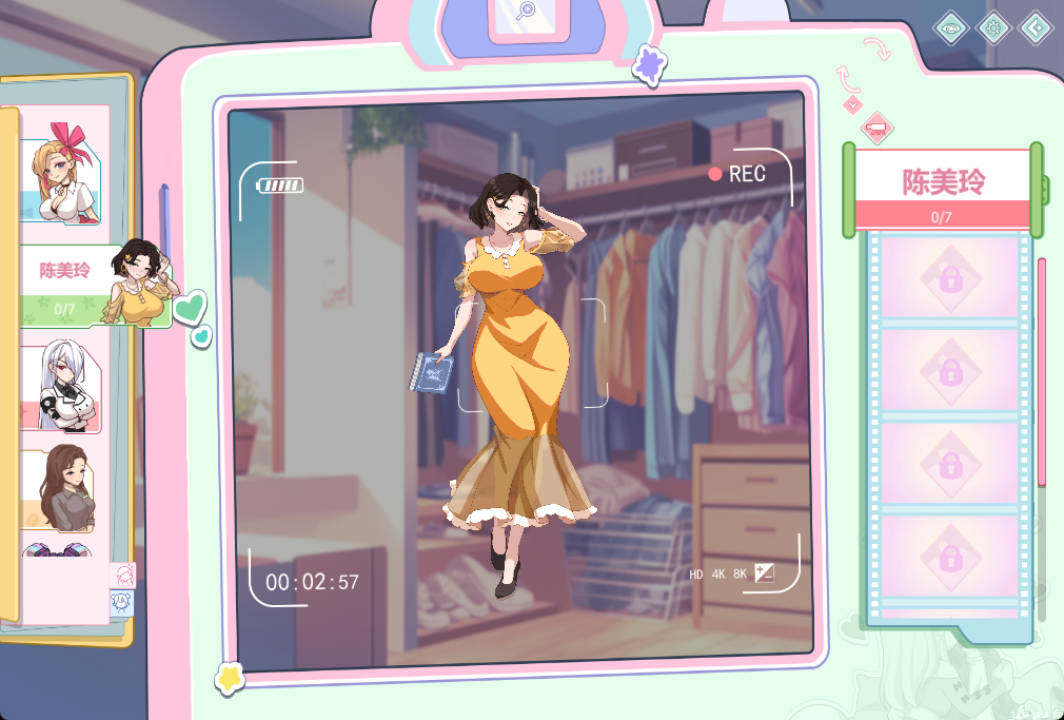Viewport: 1064px width, 720px height.
Task: Click the small pink chevron diamond
Action: coord(852,104)
